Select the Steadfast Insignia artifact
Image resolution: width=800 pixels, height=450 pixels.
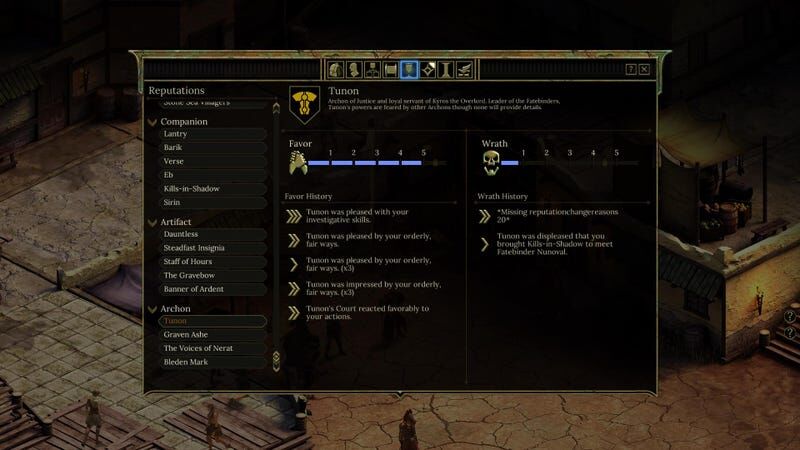tap(194, 248)
